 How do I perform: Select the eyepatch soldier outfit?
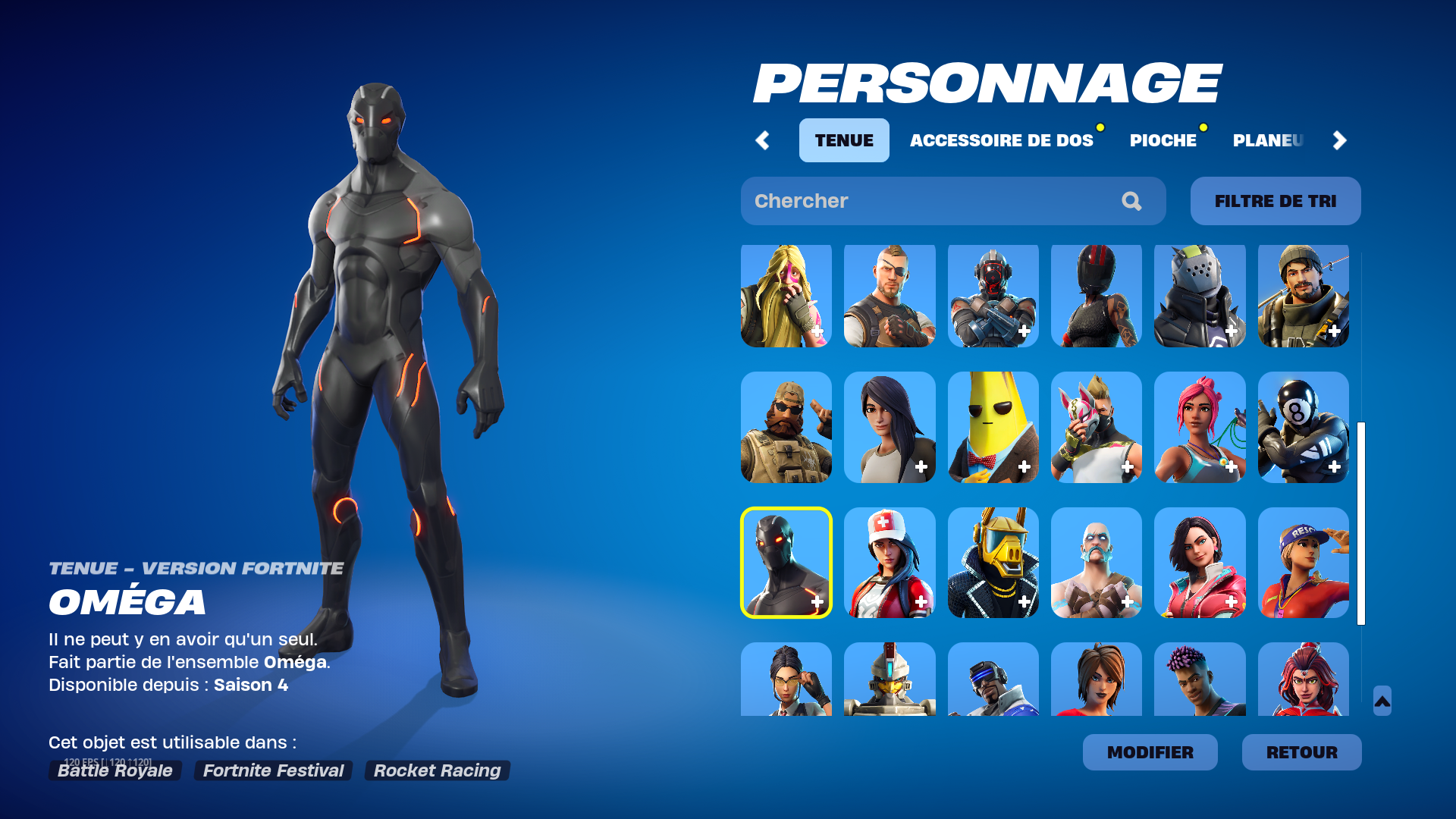pos(890,296)
